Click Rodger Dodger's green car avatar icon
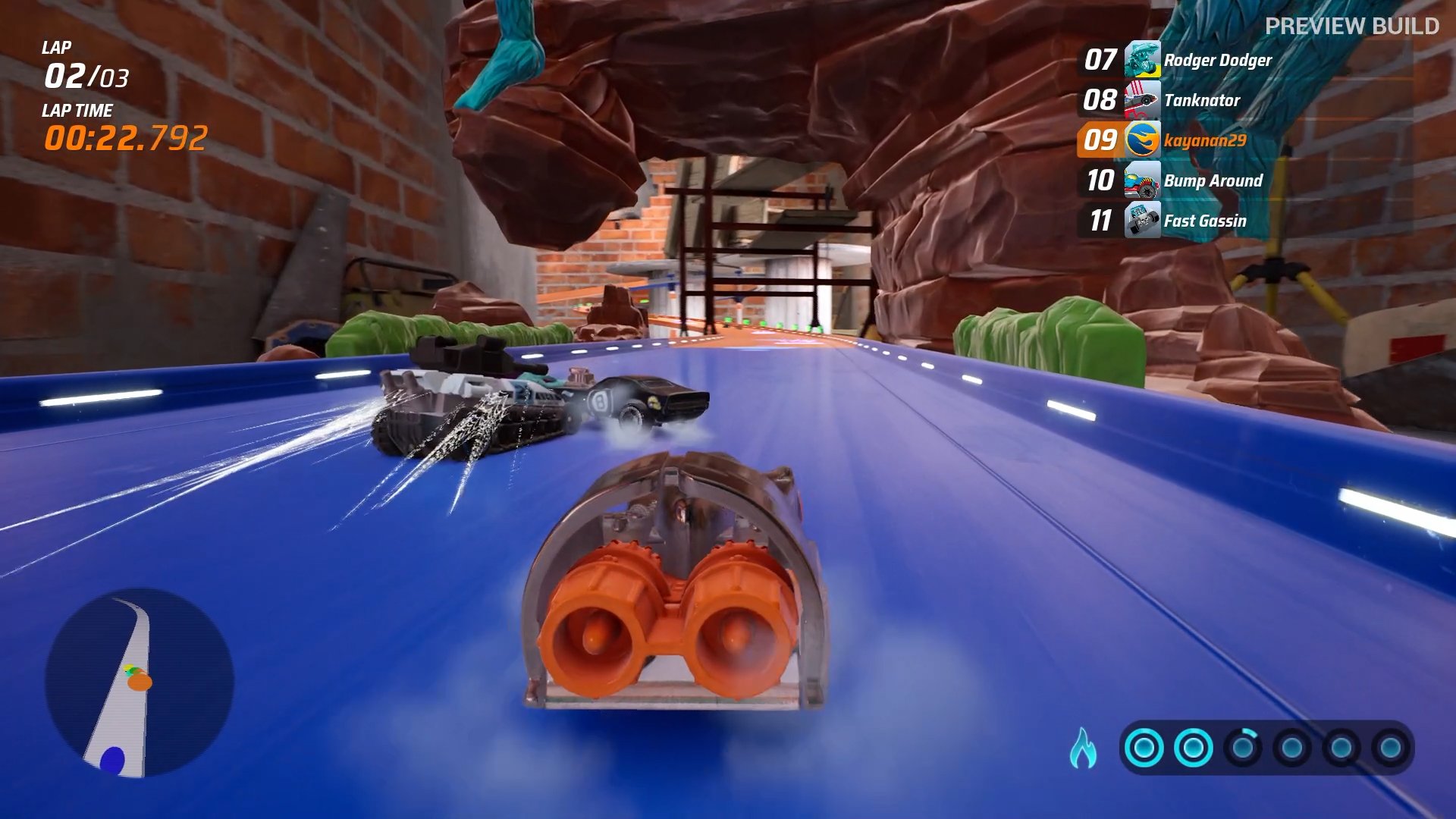This screenshot has height=819, width=1456. 1142,60
